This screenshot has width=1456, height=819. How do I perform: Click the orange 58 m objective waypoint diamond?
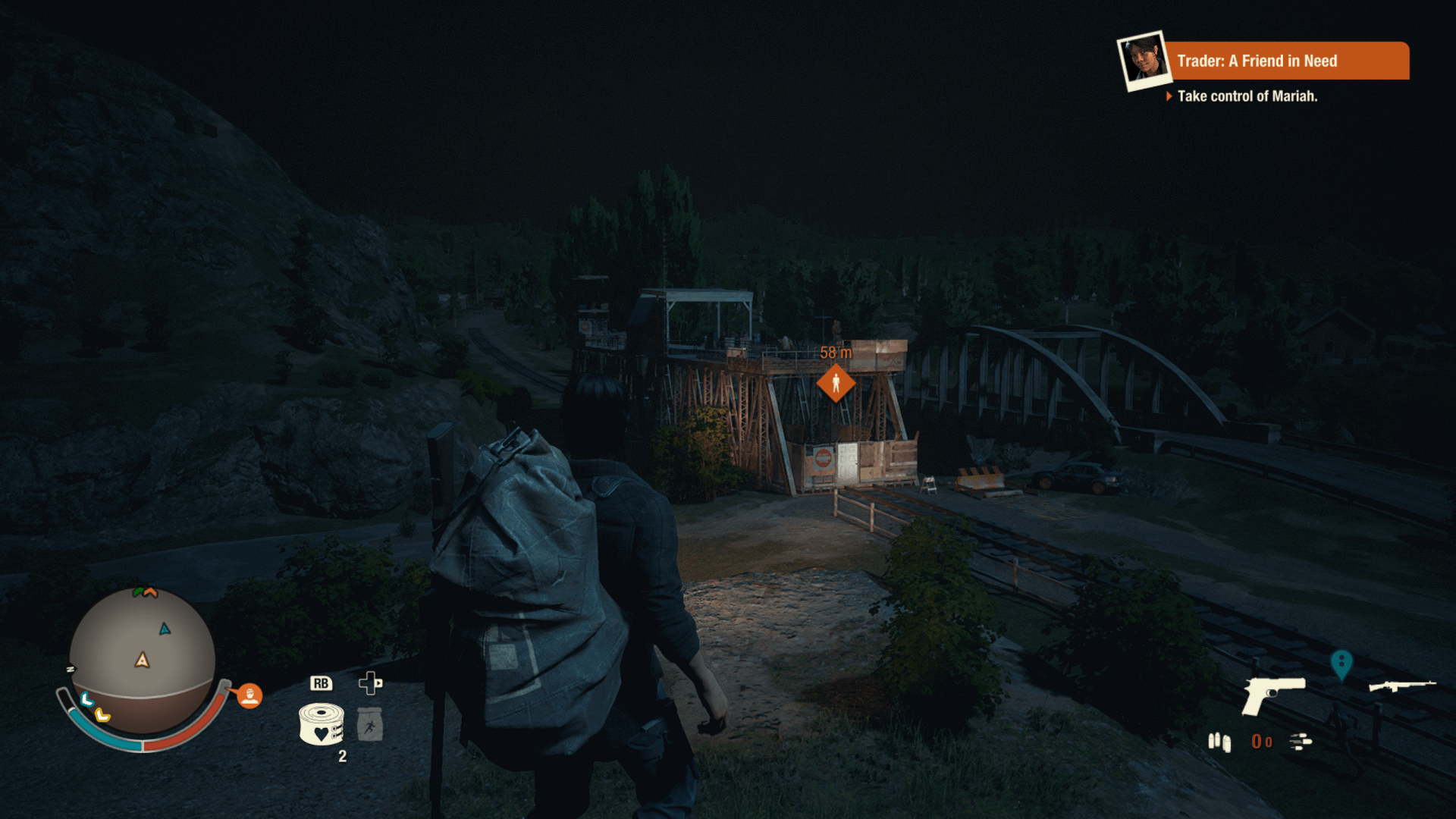[836, 383]
